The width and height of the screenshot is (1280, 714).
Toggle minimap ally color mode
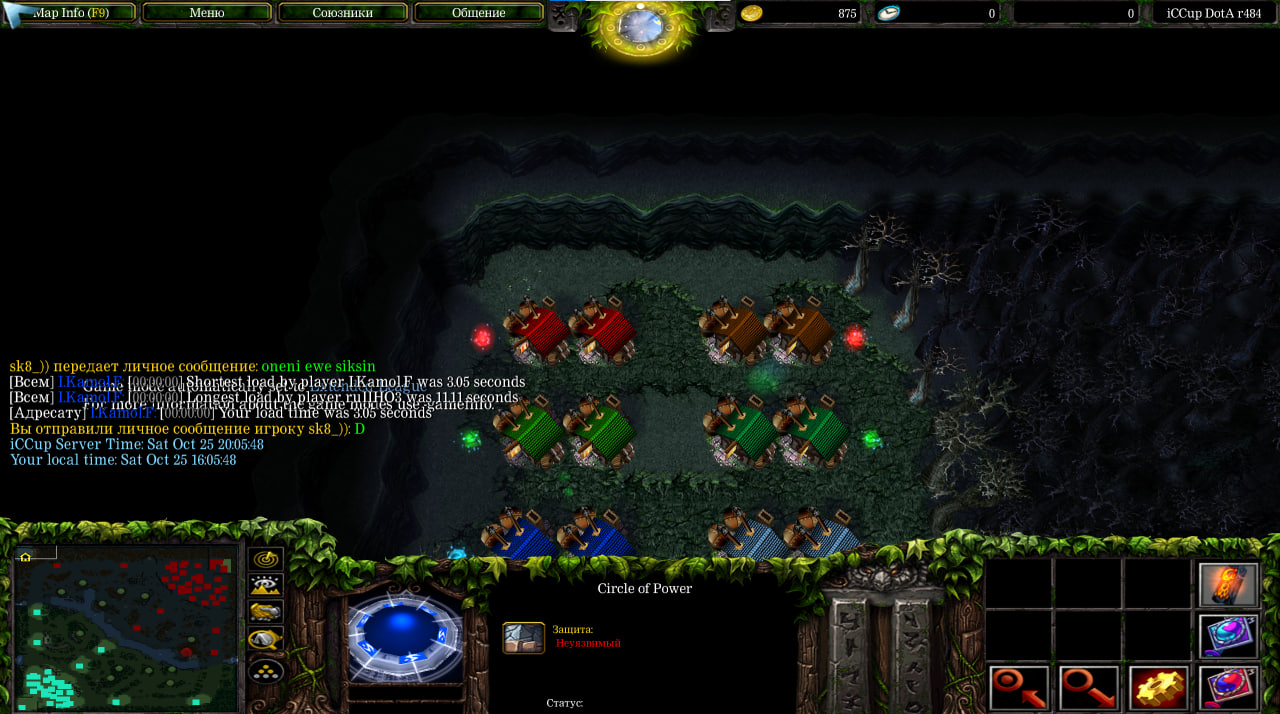click(x=266, y=612)
